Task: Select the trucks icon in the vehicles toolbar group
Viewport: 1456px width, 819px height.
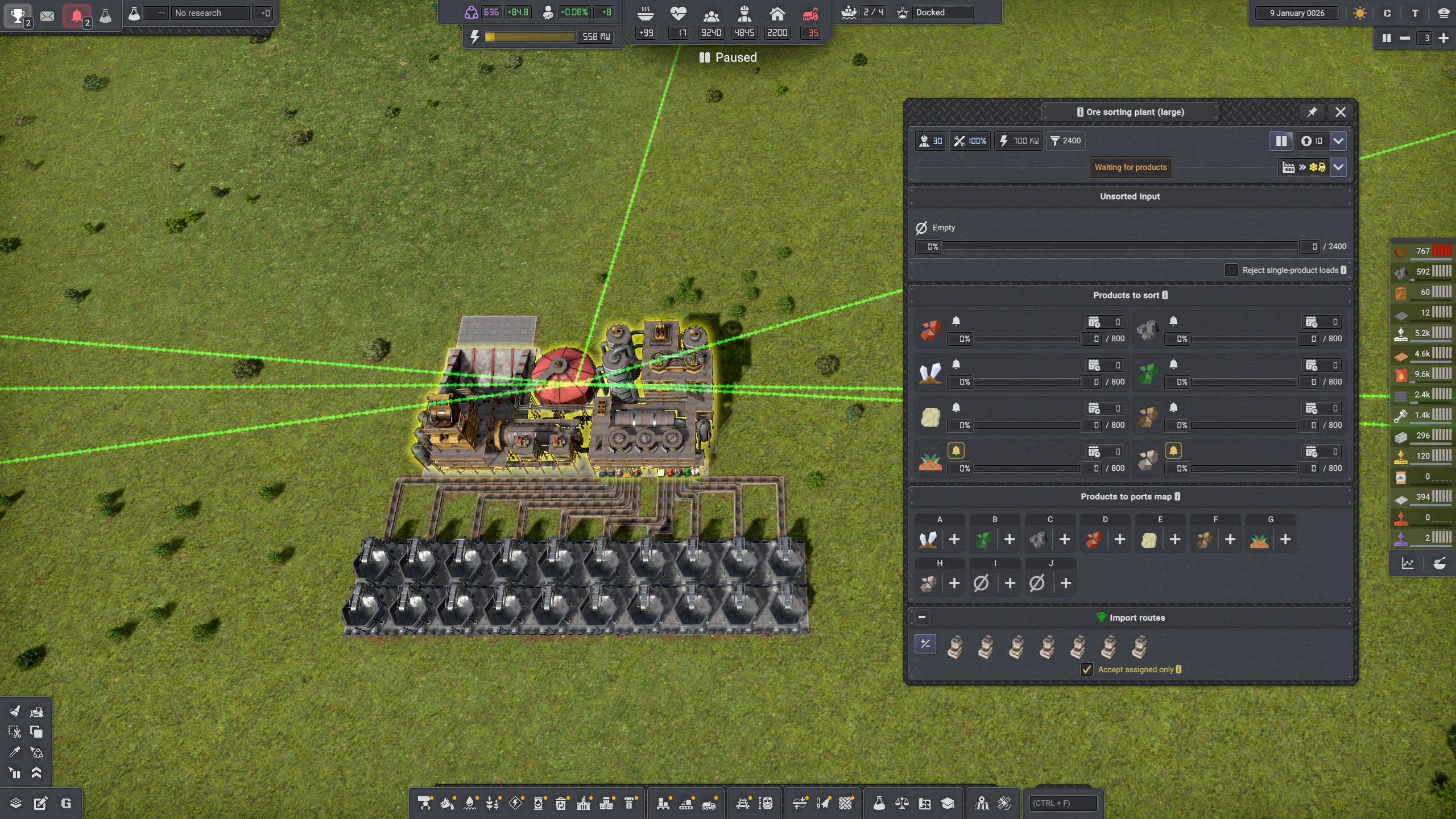Action: (709, 803)
